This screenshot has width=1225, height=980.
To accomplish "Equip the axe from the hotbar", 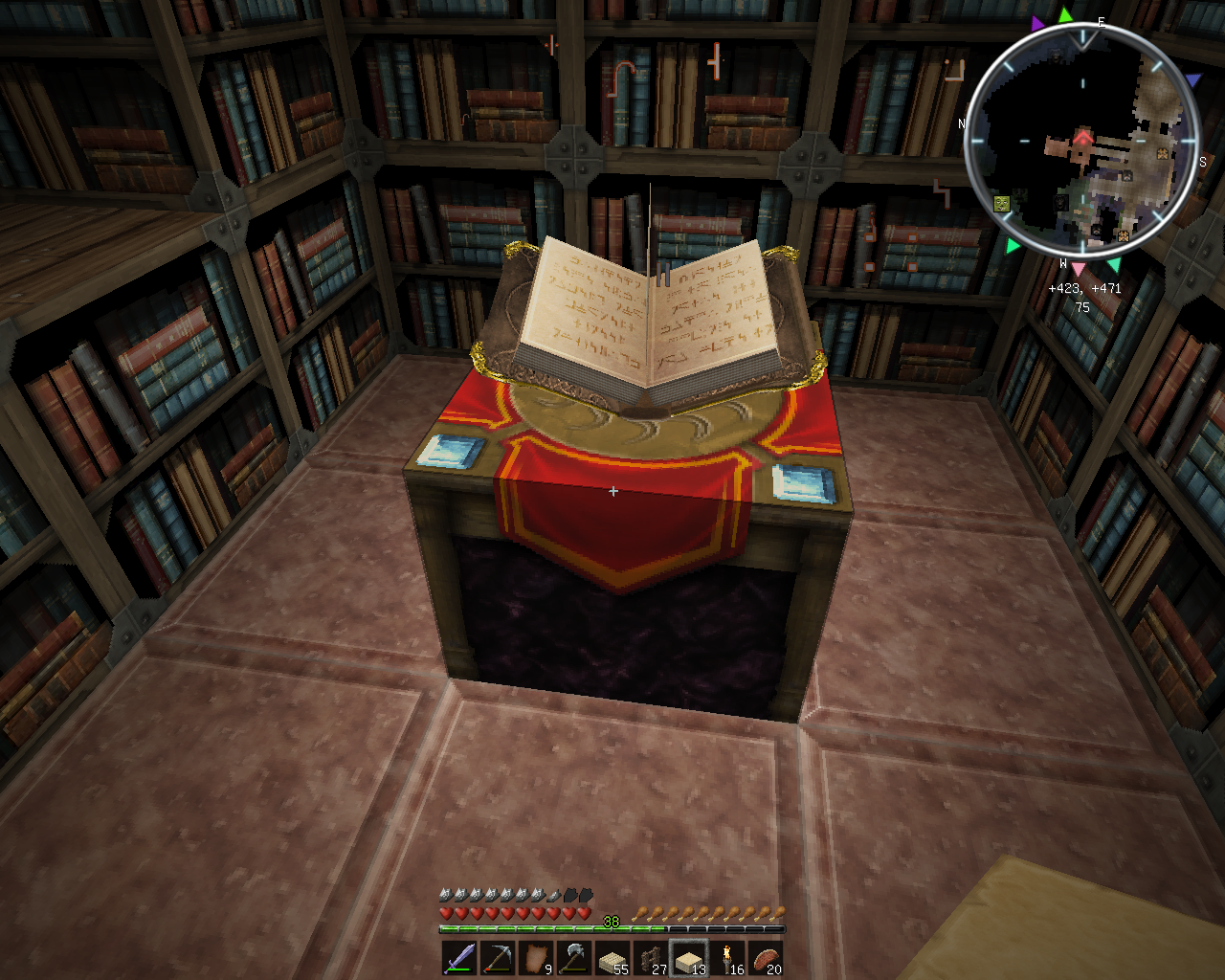I will tap(574, 958).
